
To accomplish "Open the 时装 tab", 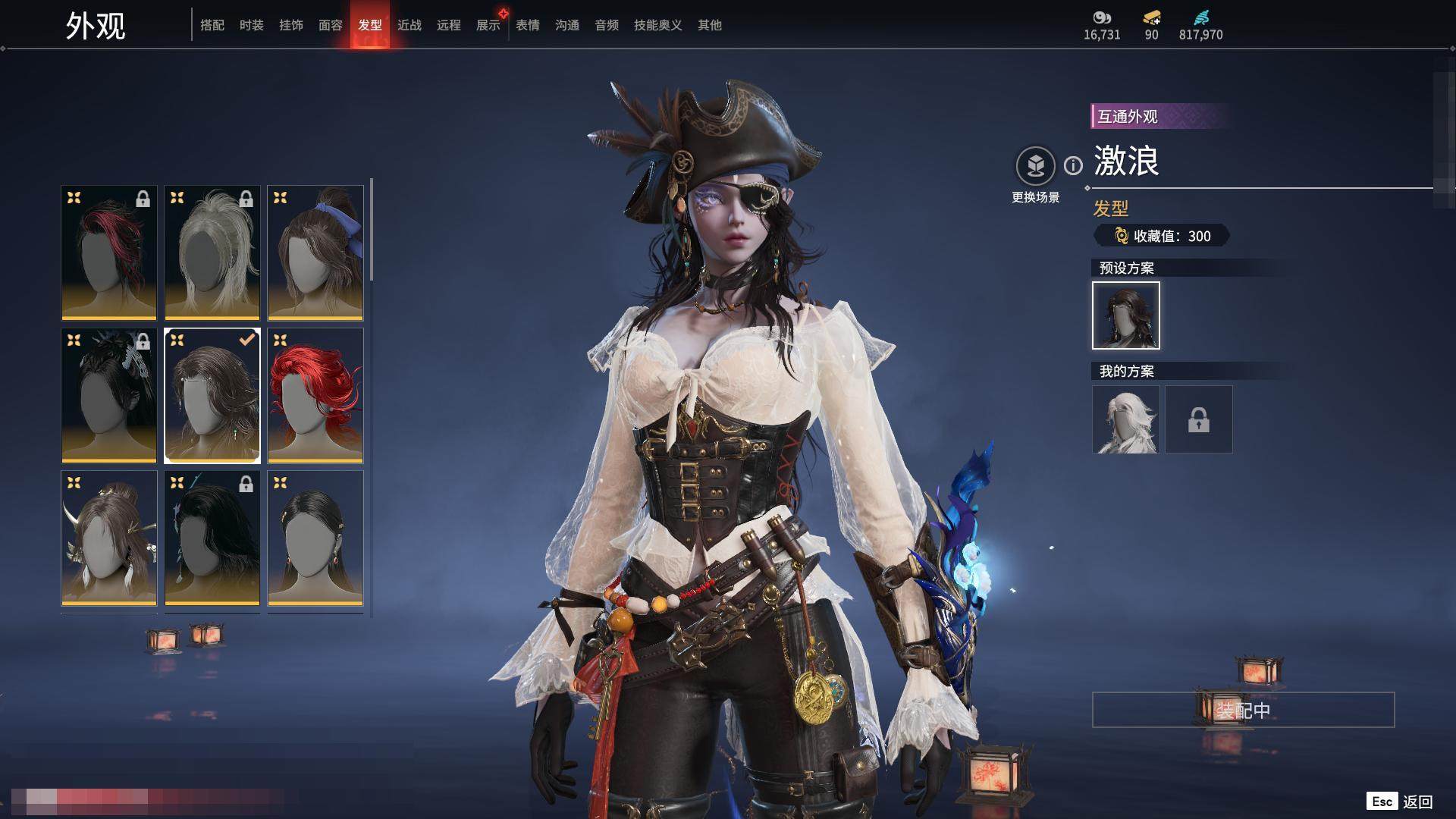I will tap(252, 25).
